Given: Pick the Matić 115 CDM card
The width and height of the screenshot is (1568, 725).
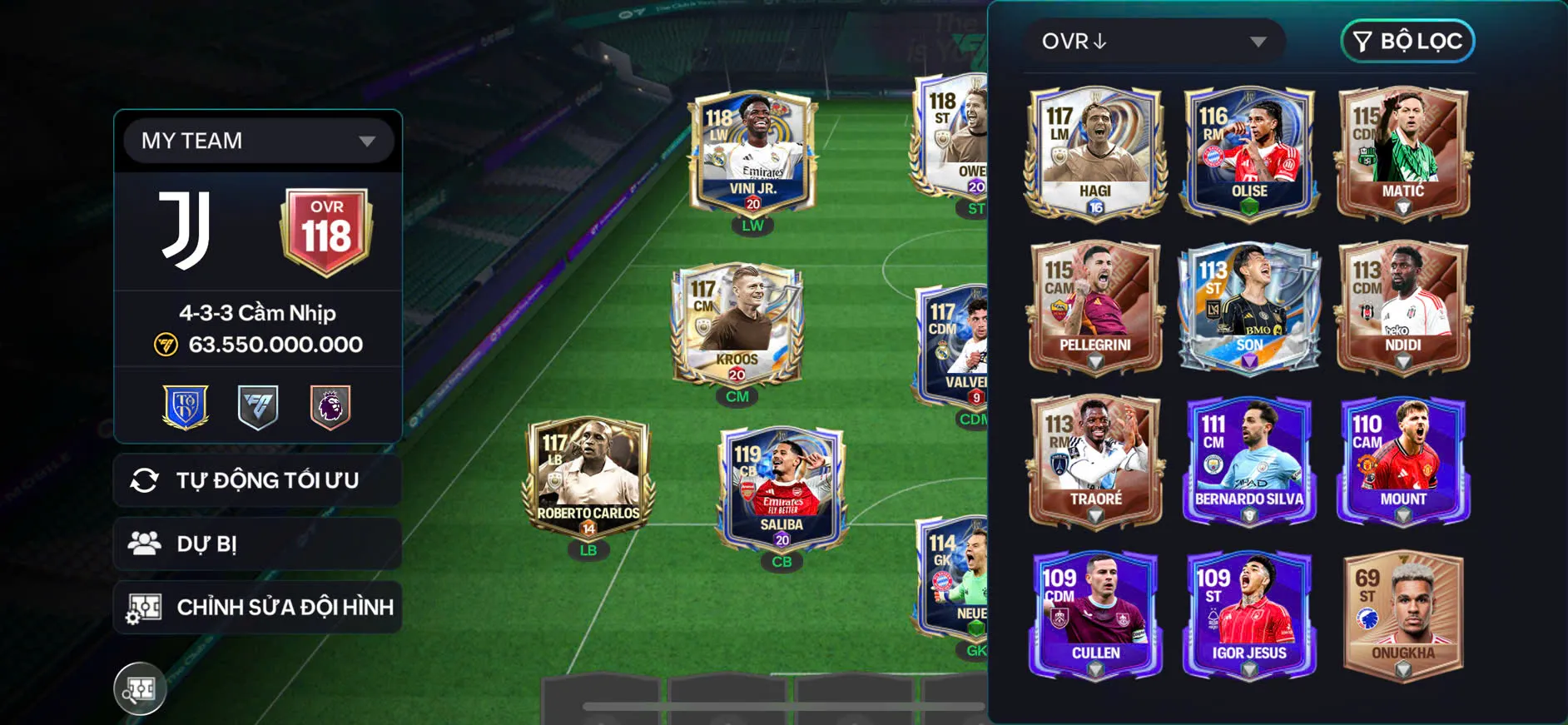Looking at the screenshot, I should pos(1402,152).
